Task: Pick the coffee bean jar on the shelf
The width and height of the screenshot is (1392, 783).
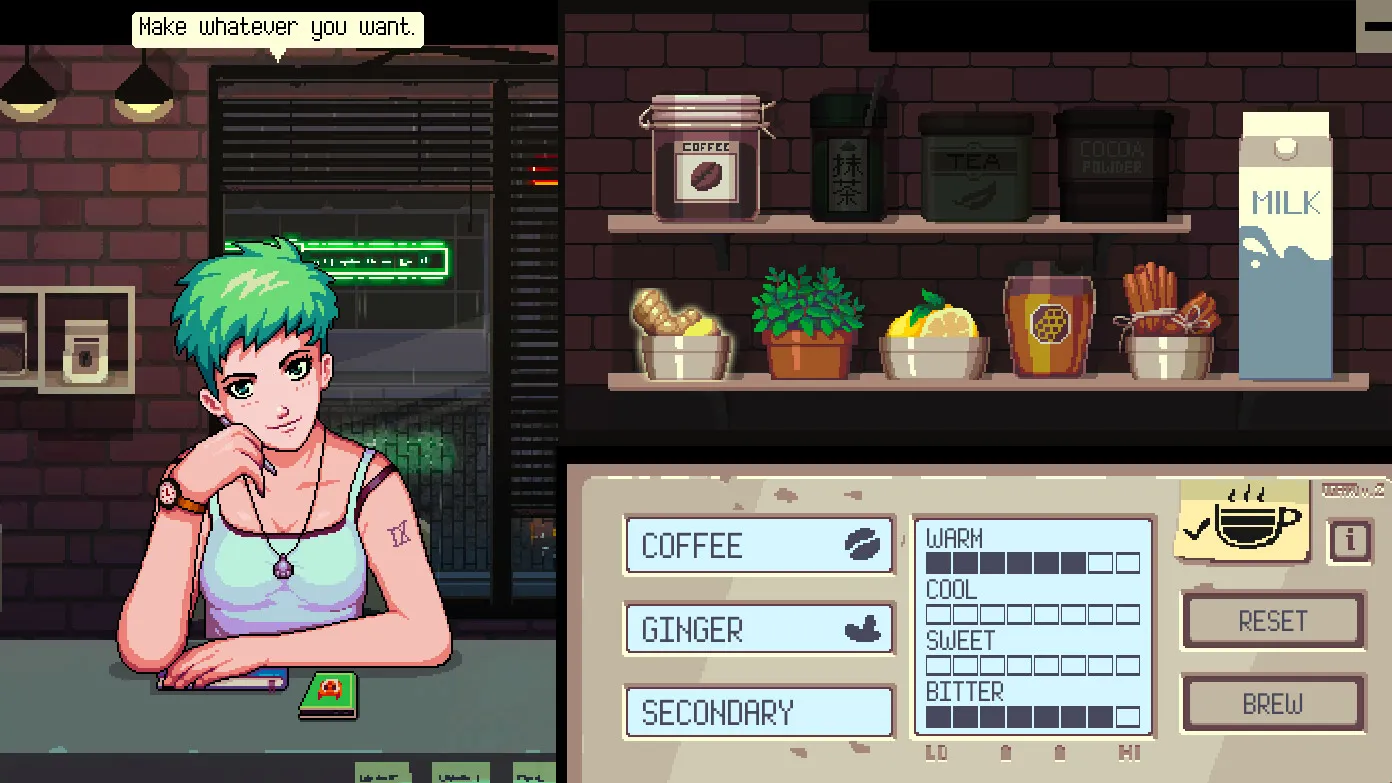Action: point(707,159)
